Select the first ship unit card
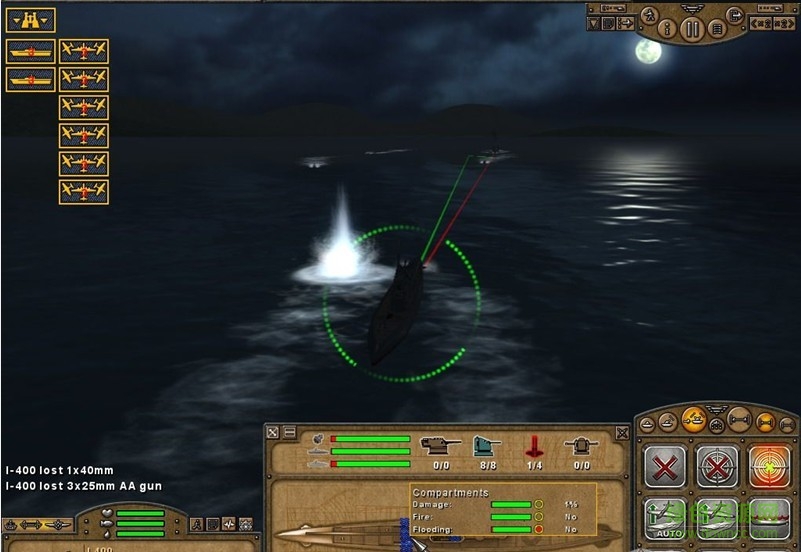The width and height of the screenshot is (801, 552). [30, 51]
